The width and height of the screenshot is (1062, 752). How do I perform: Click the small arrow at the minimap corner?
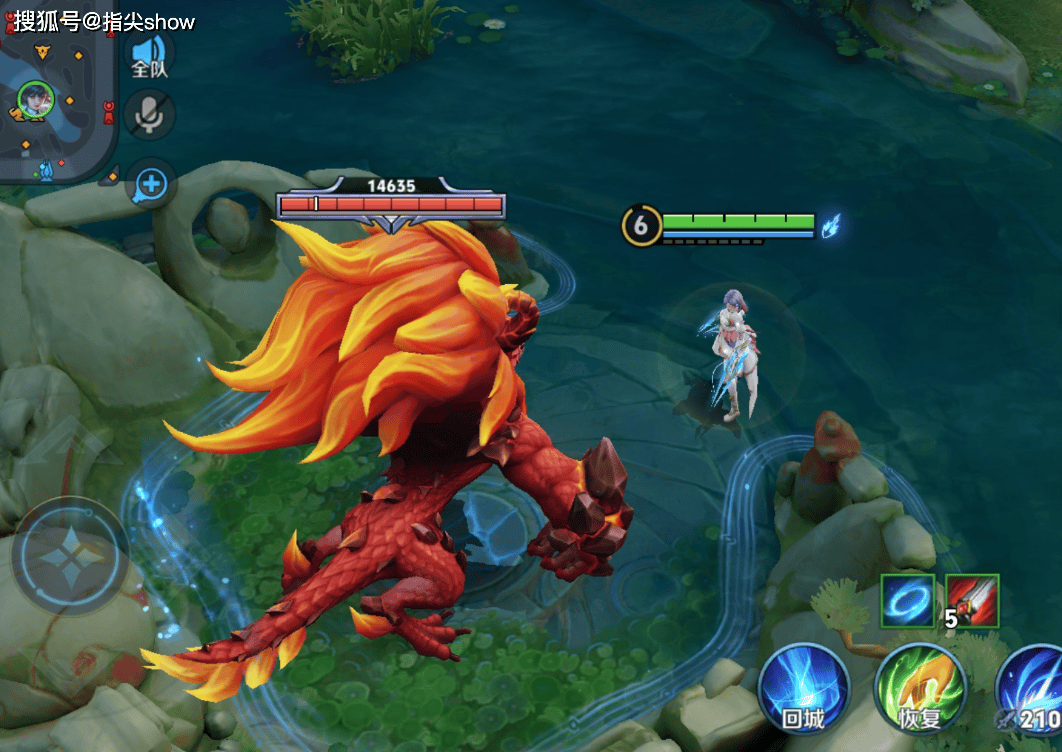(x=111, y=177)
